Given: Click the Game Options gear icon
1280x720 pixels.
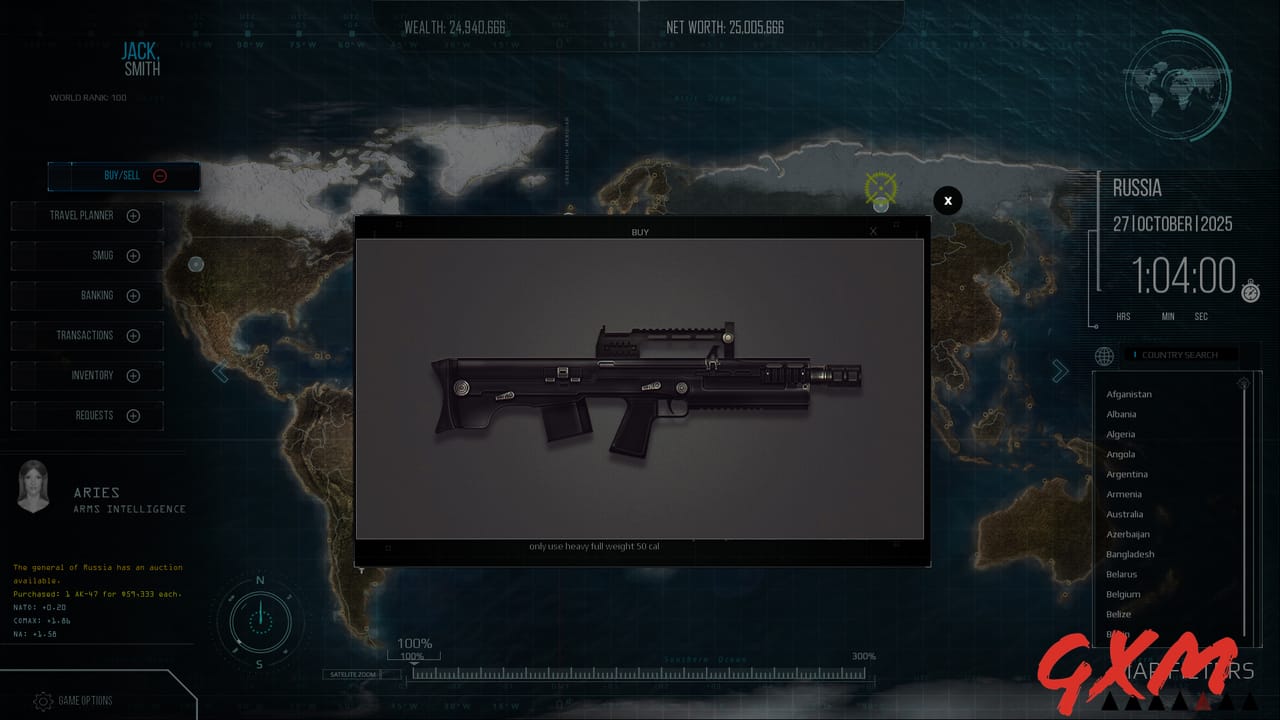Looking at the screenshot, I should coord(42,701).
